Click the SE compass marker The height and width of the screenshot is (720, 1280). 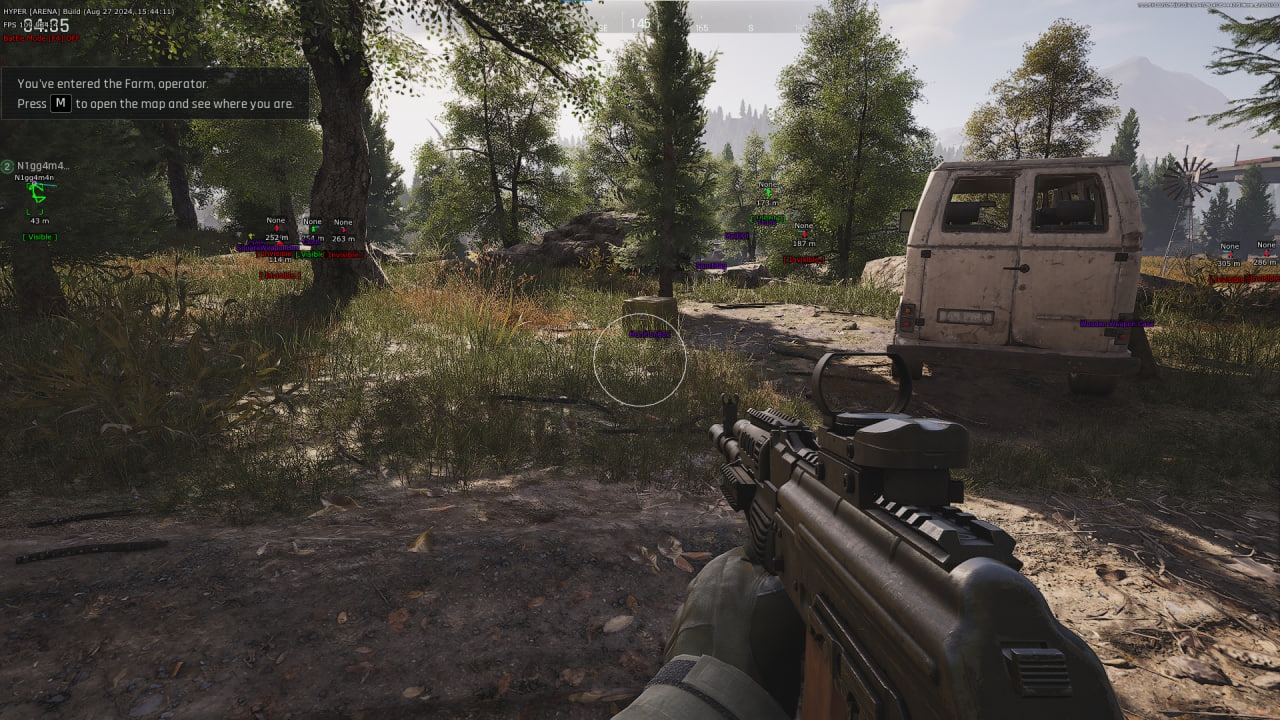602,30
